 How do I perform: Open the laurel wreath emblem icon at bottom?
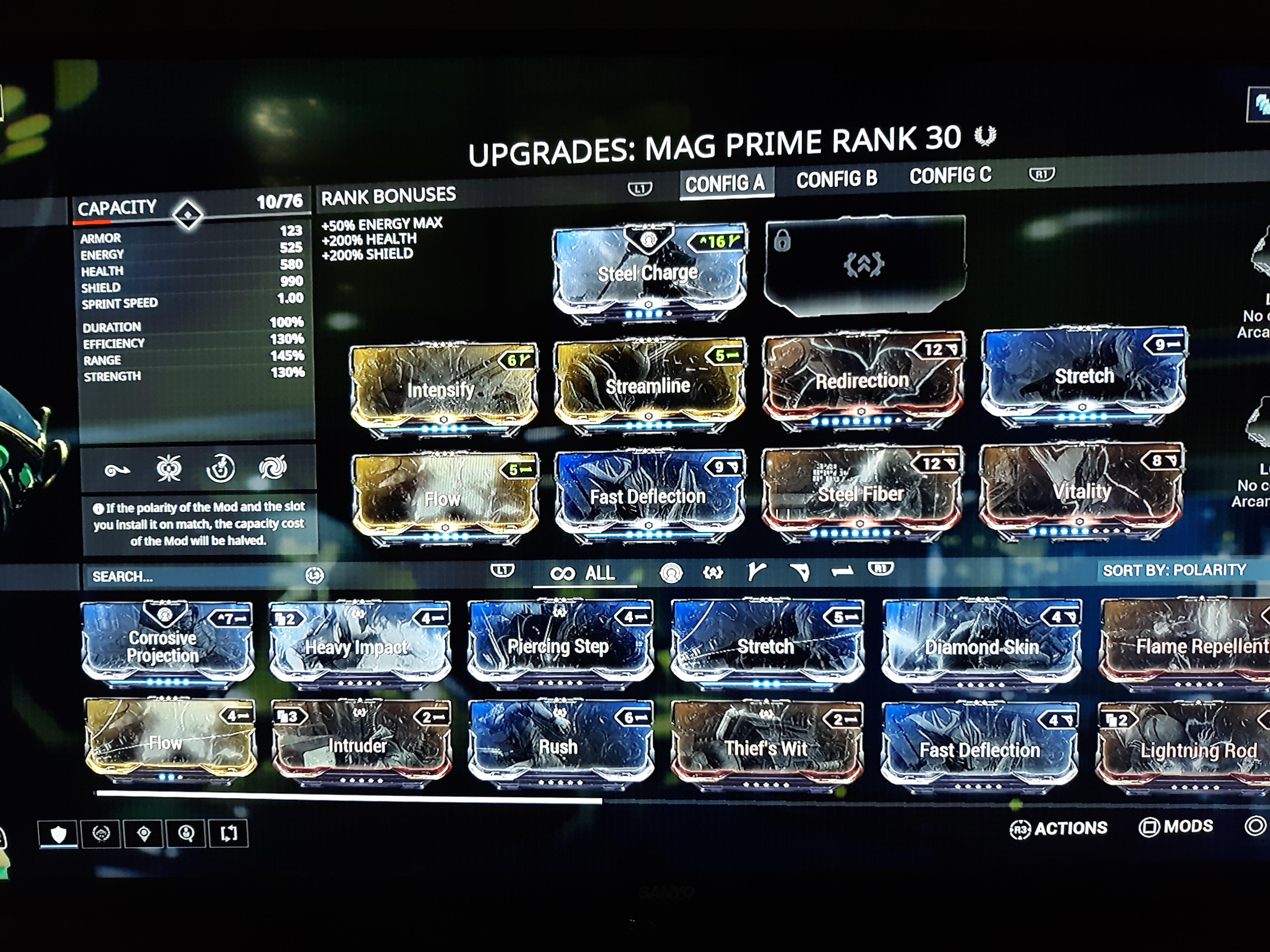(x=101, y=833)
